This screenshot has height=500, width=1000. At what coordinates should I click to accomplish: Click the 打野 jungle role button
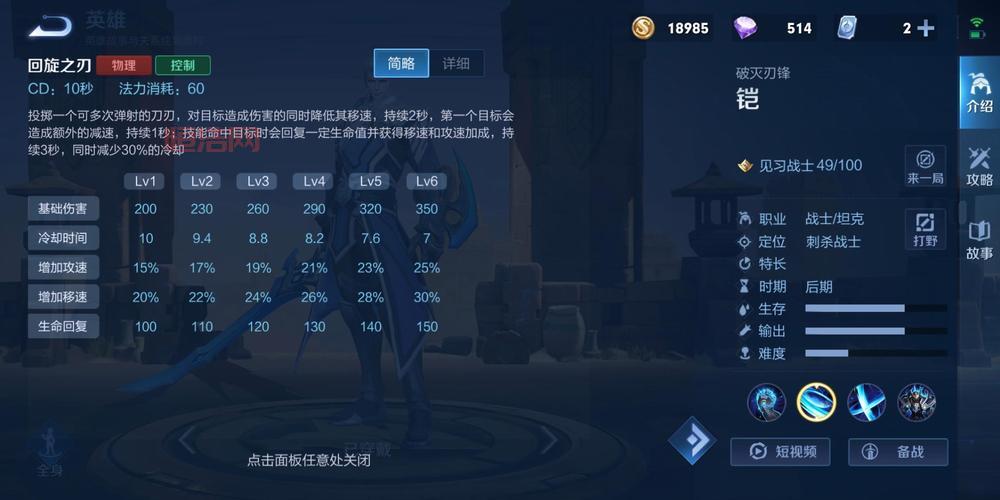click(925, 228)
